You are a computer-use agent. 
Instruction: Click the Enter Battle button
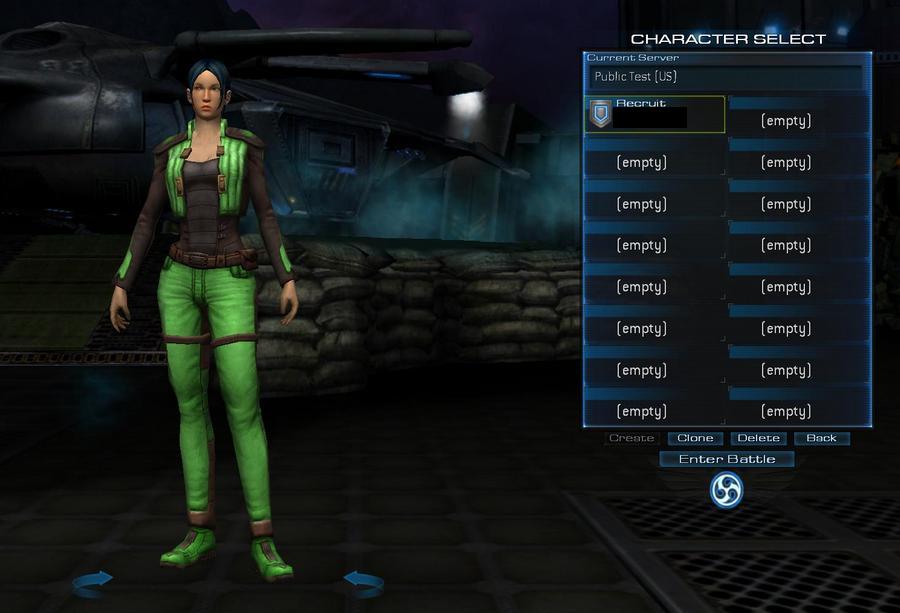point(727,459)
